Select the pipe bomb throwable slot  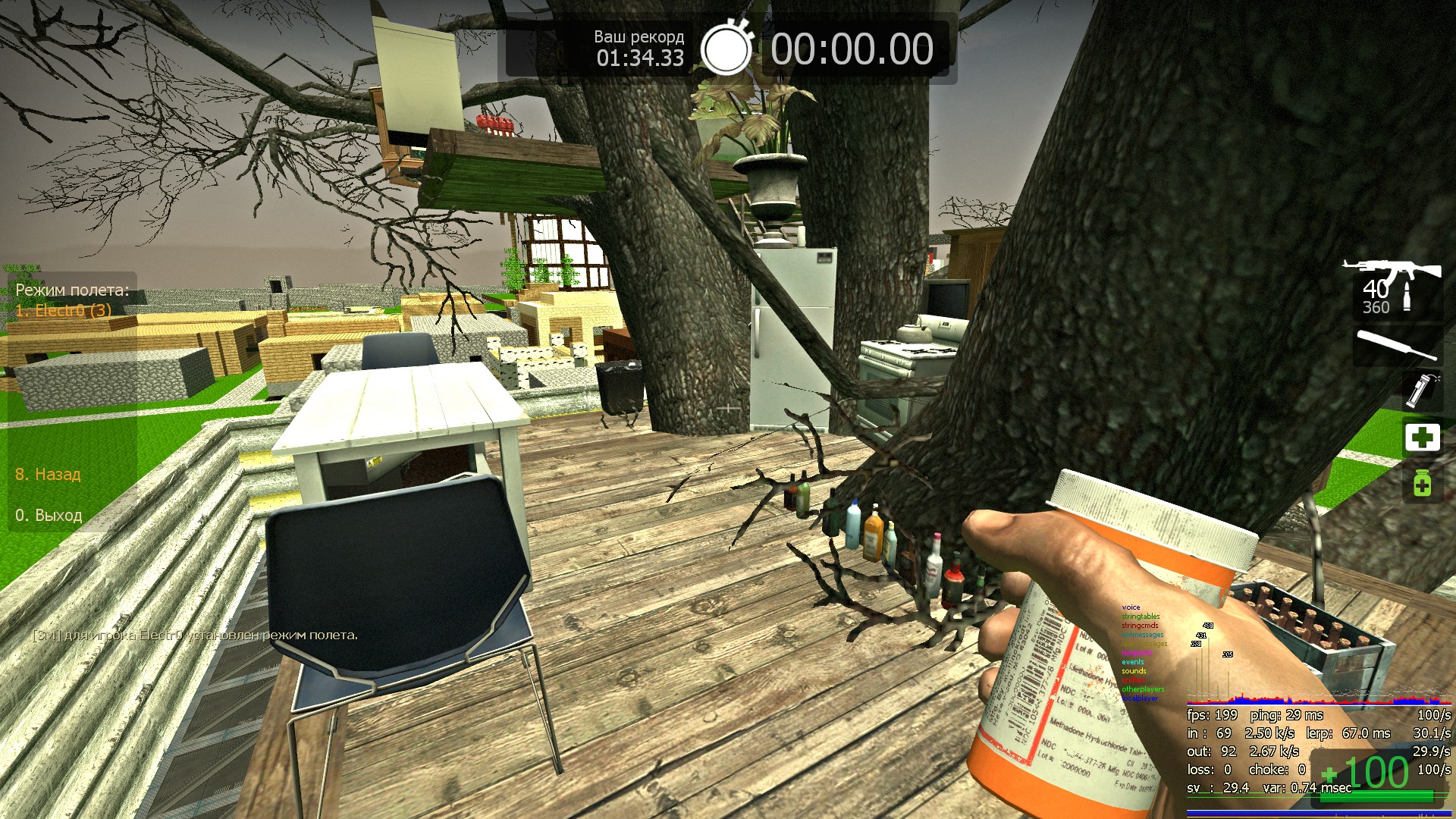(1420, 390)
